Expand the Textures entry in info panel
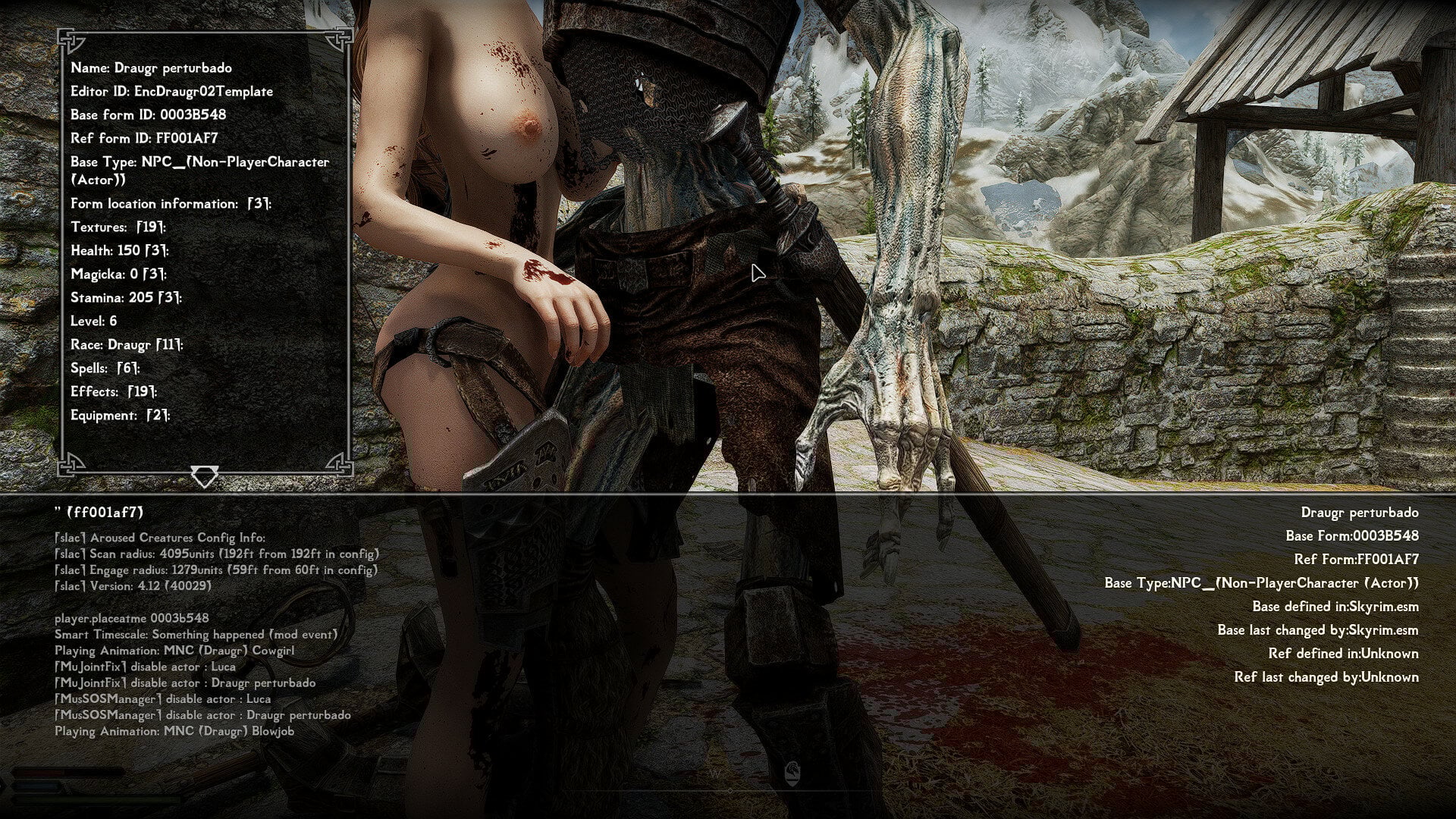This screenshot has width=1456, height=819. point(118,227)
